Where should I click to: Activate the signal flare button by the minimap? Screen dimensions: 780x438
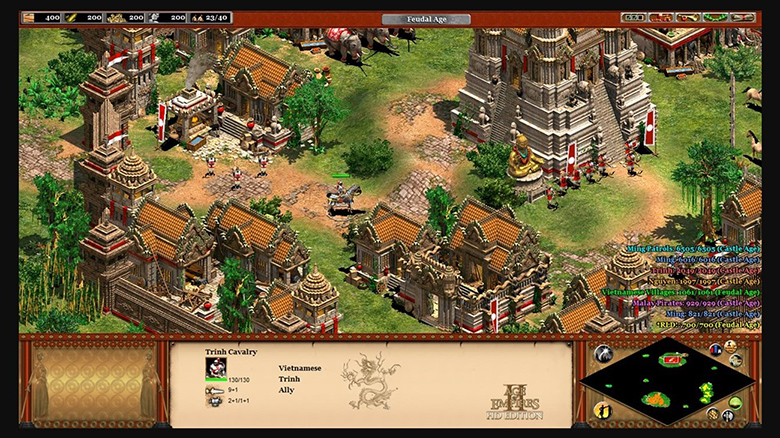(603, 353)
